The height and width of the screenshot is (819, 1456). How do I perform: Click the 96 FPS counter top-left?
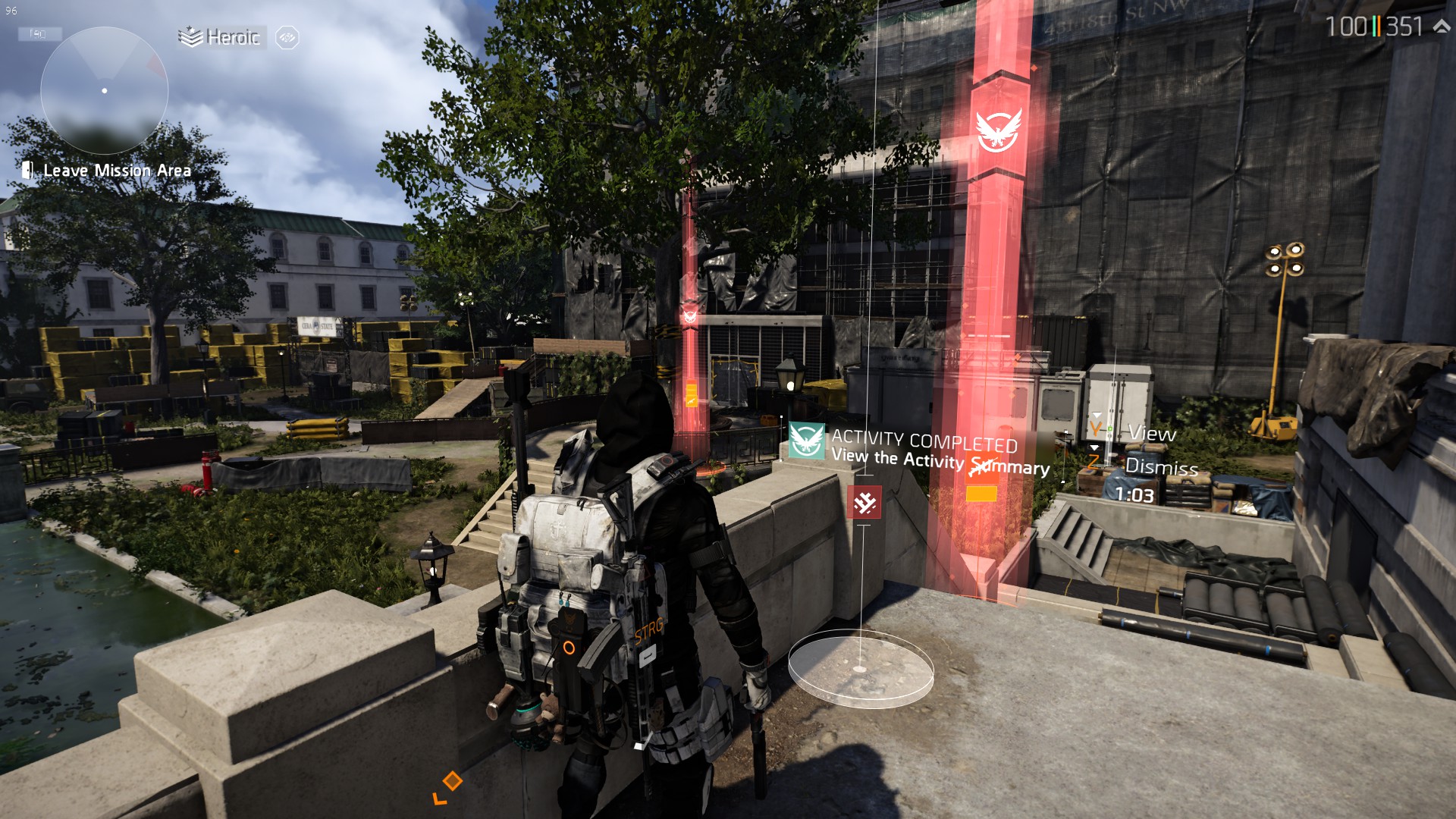click(11, 11)
